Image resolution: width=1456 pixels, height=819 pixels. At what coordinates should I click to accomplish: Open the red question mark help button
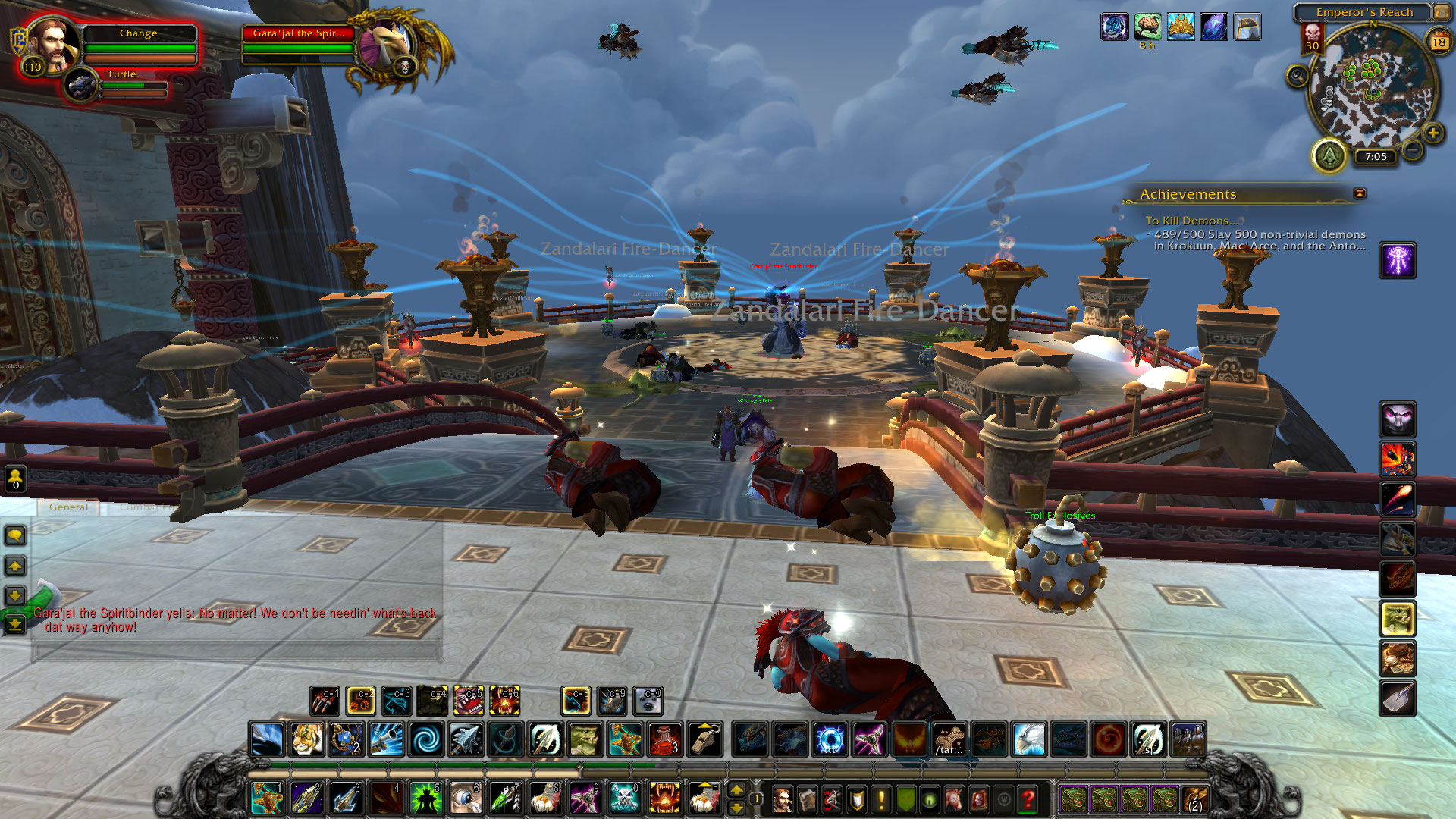(1028, 799)
